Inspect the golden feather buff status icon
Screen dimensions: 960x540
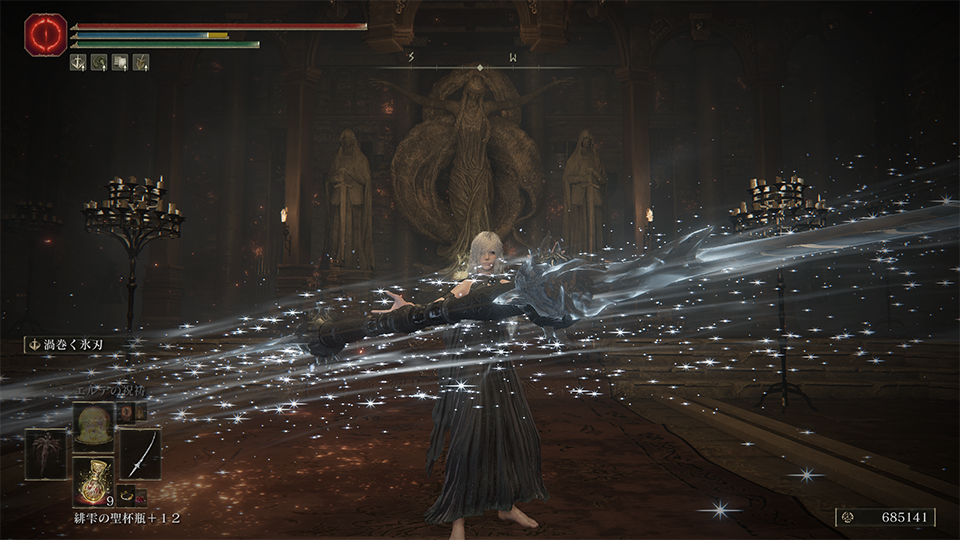(x=142, y=62)
